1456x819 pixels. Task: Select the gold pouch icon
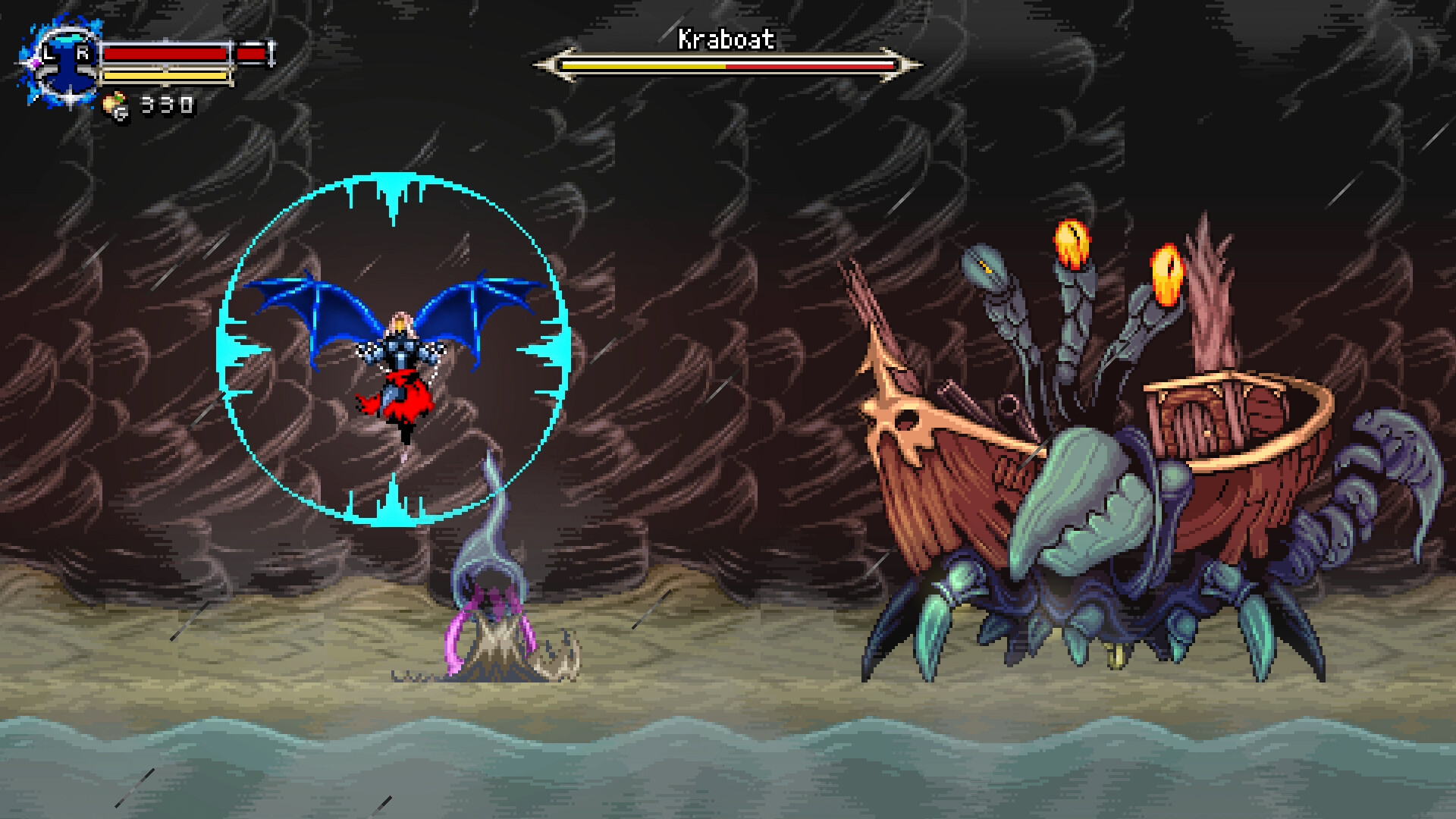pyautogui.click(x=116, y=105)
